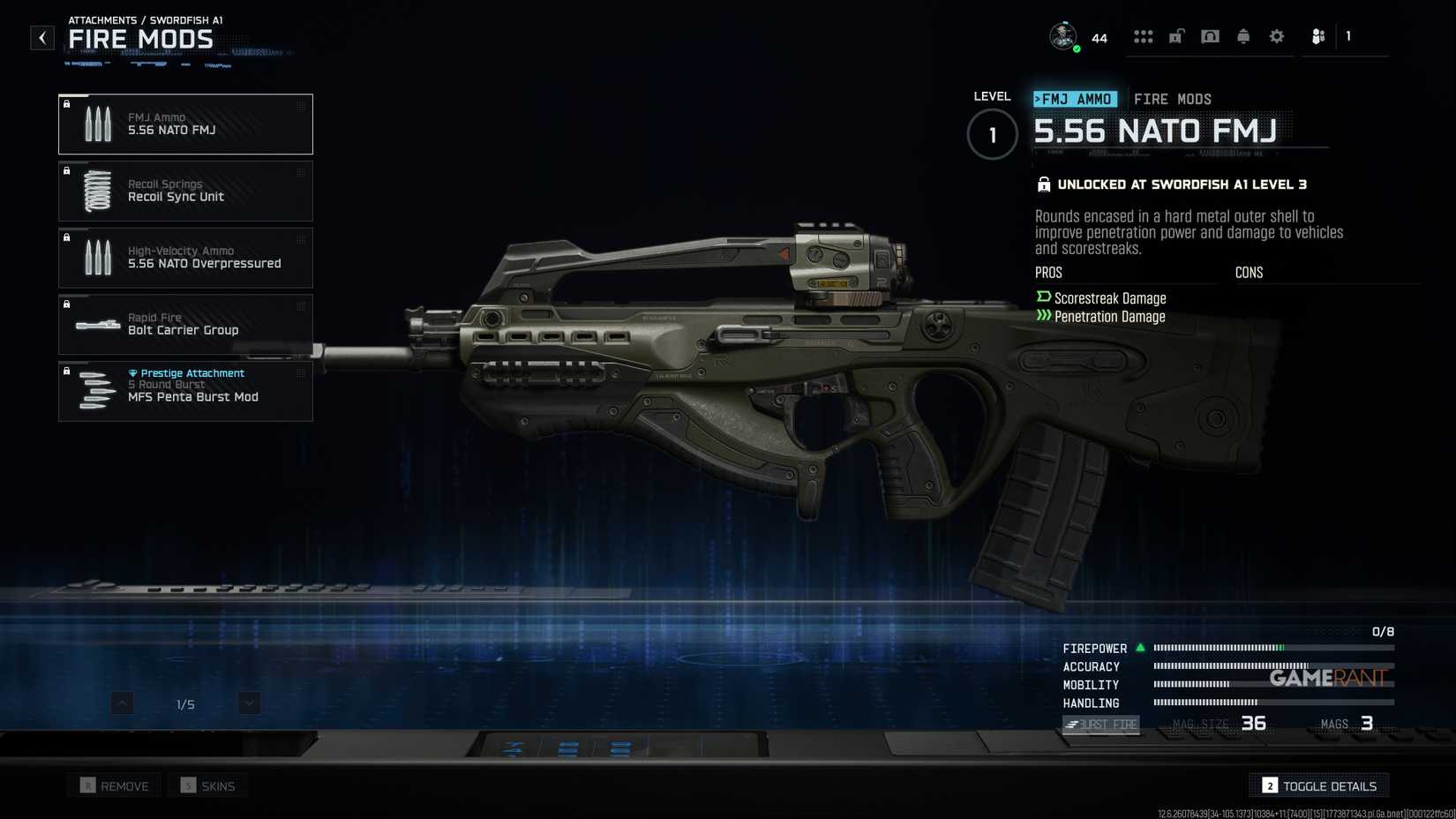Click the REMOVE button
1456x819 pixels.
point(114,785)
